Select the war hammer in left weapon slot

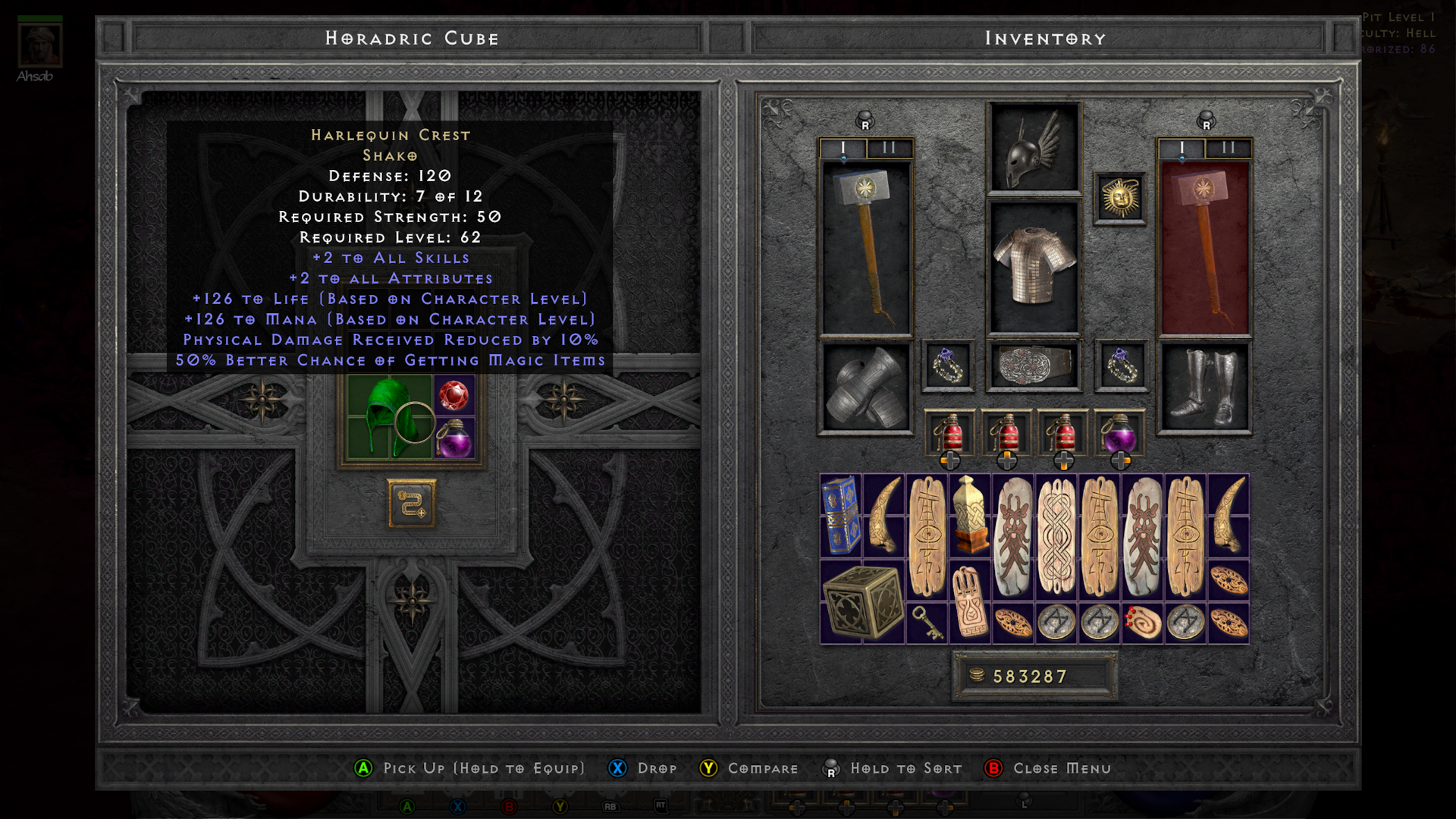click(x=865, y=248)
